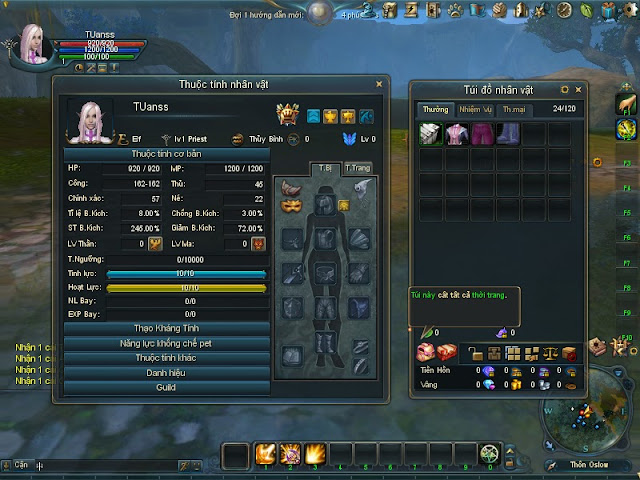
Task: Open the Guild section
Action: point(166,386)
